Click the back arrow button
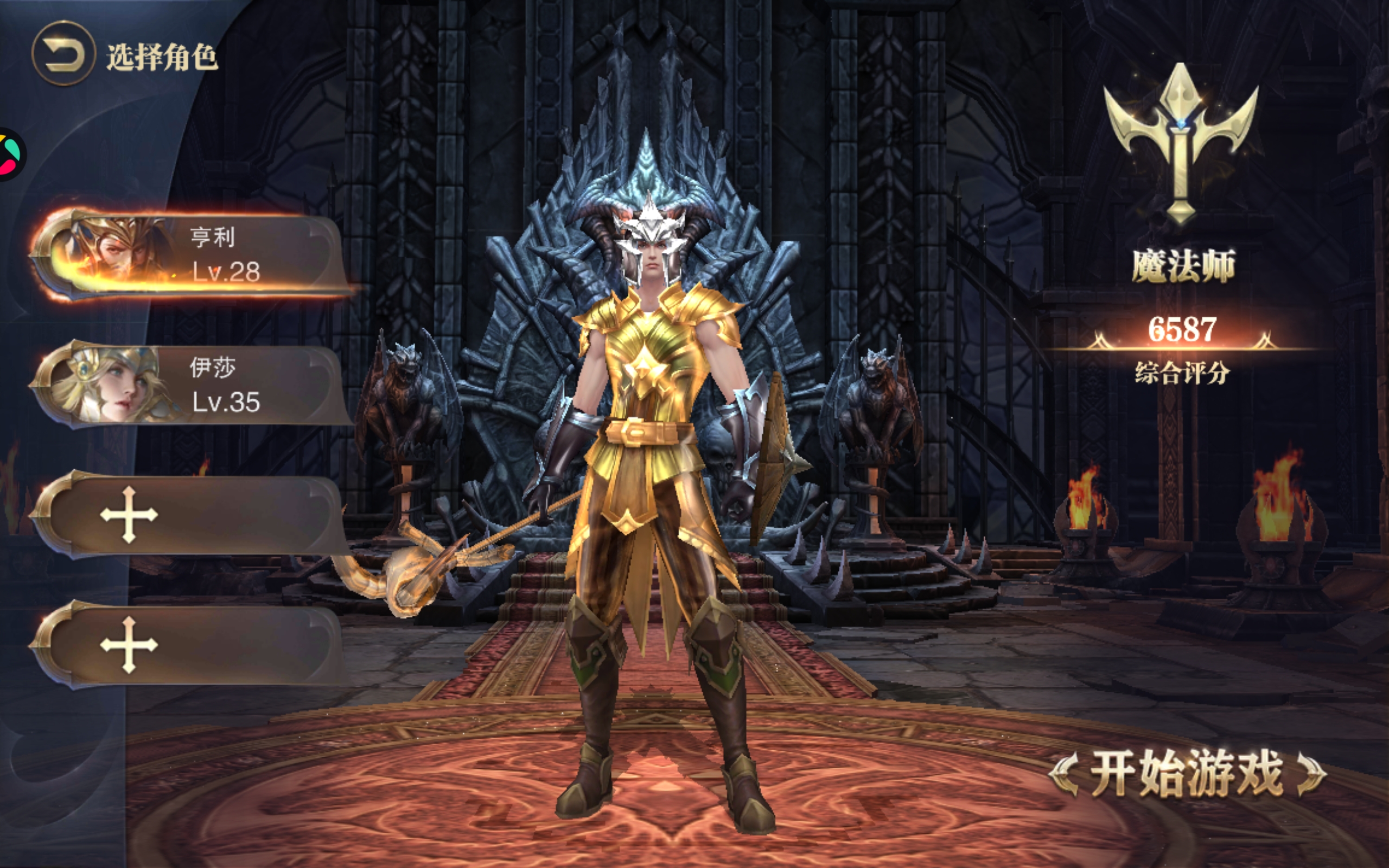This screenshot has width=1389, height=868. [x=63, y=55]
